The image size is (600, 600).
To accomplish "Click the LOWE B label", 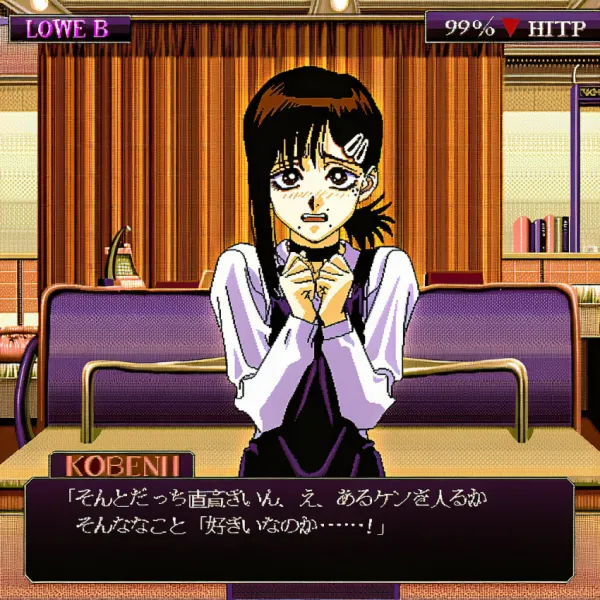I will 69,28.
